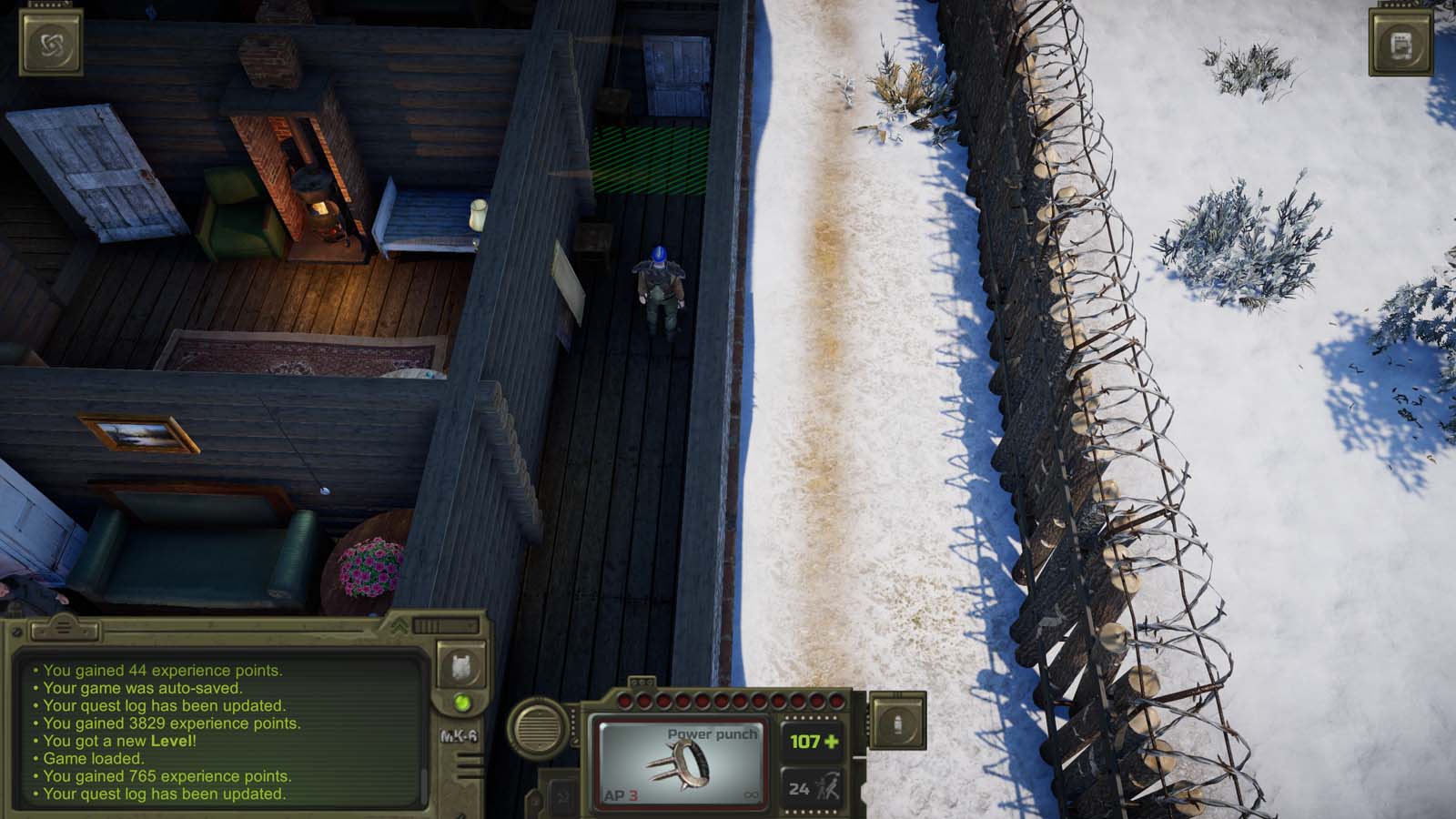
Task: Collapse the message log with the double chevron
Action: click(398, 625)
